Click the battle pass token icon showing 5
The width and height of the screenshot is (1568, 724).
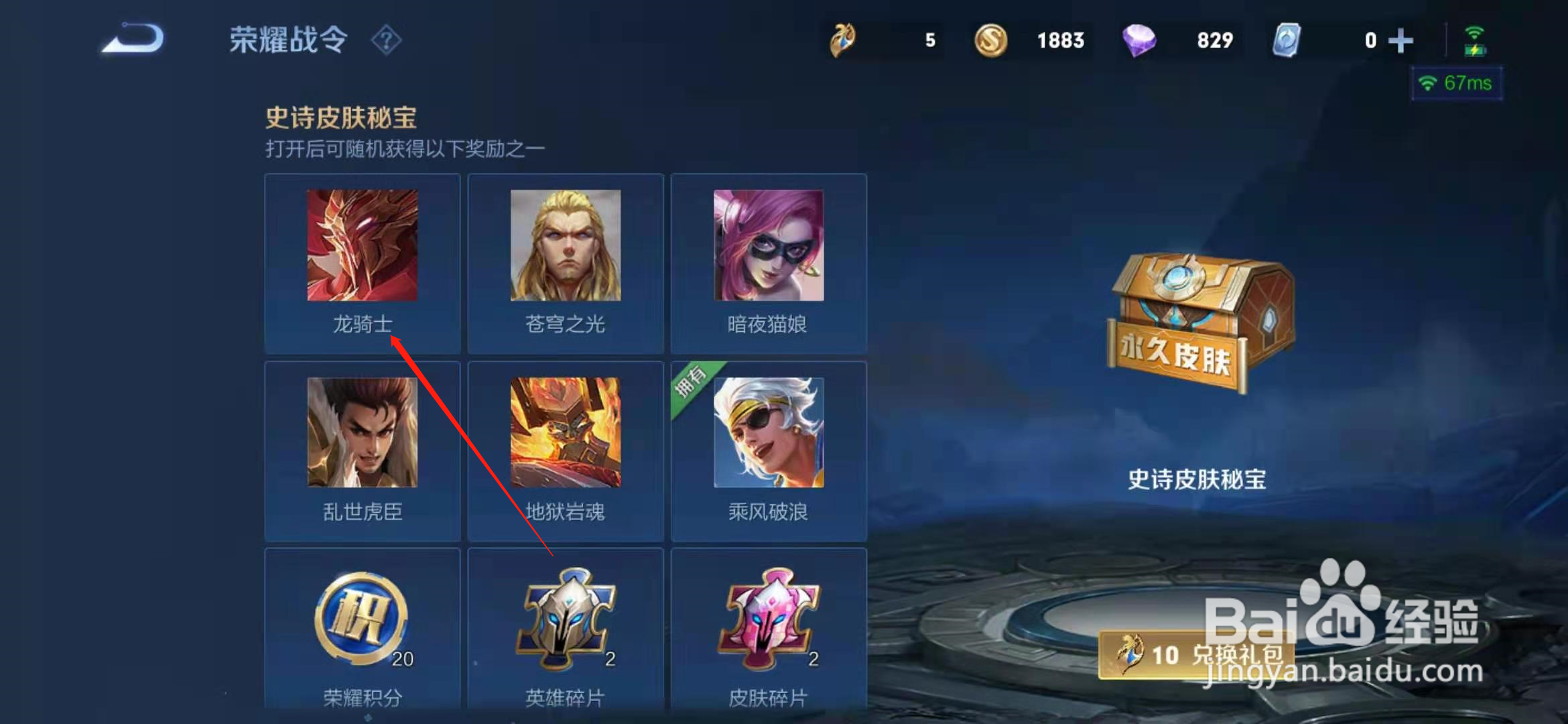(843, 40)
